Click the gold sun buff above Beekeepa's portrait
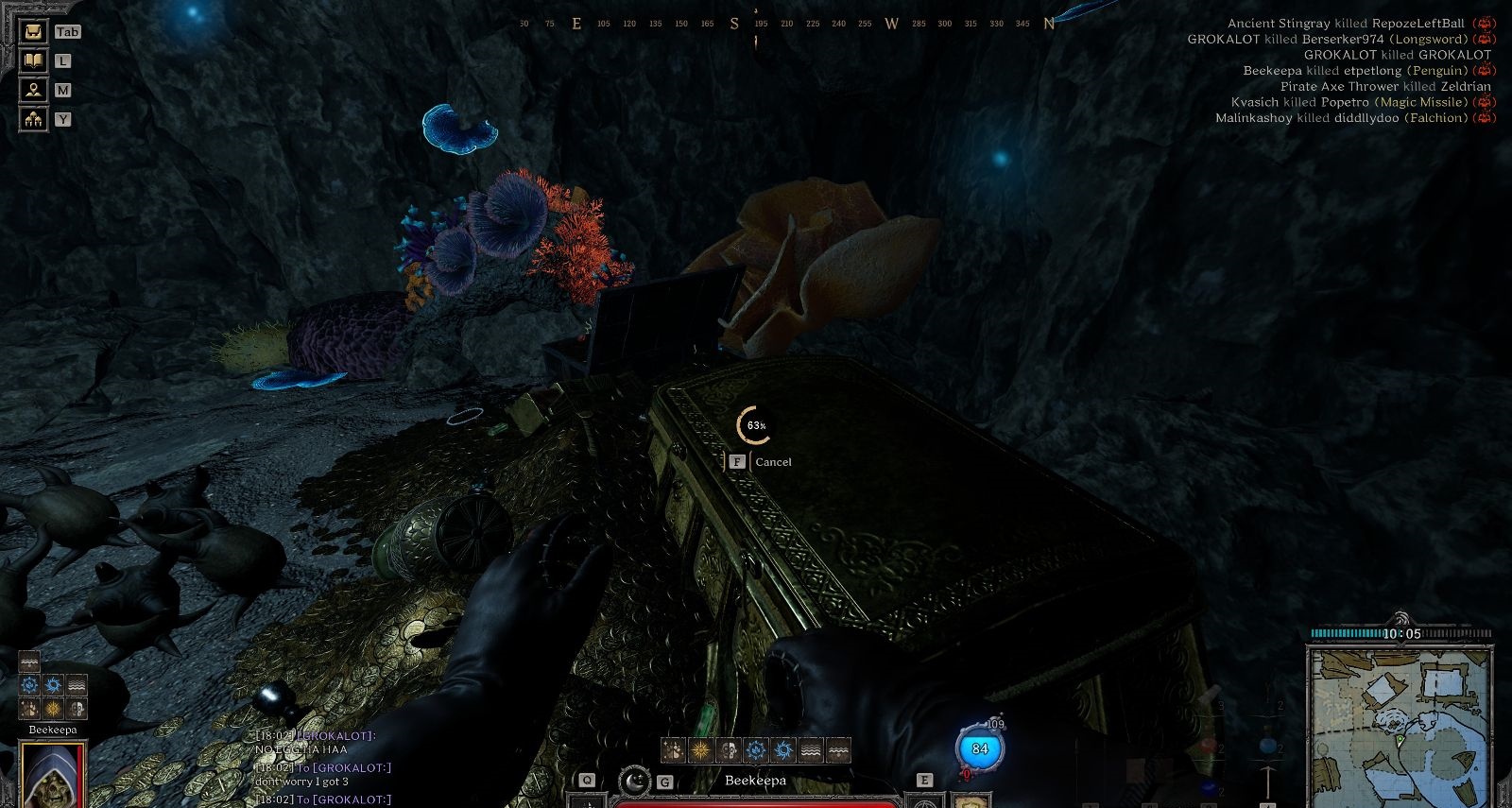The width and height of the screenshot is (1512, 808). pyautogui.click(x=53, y=708)
